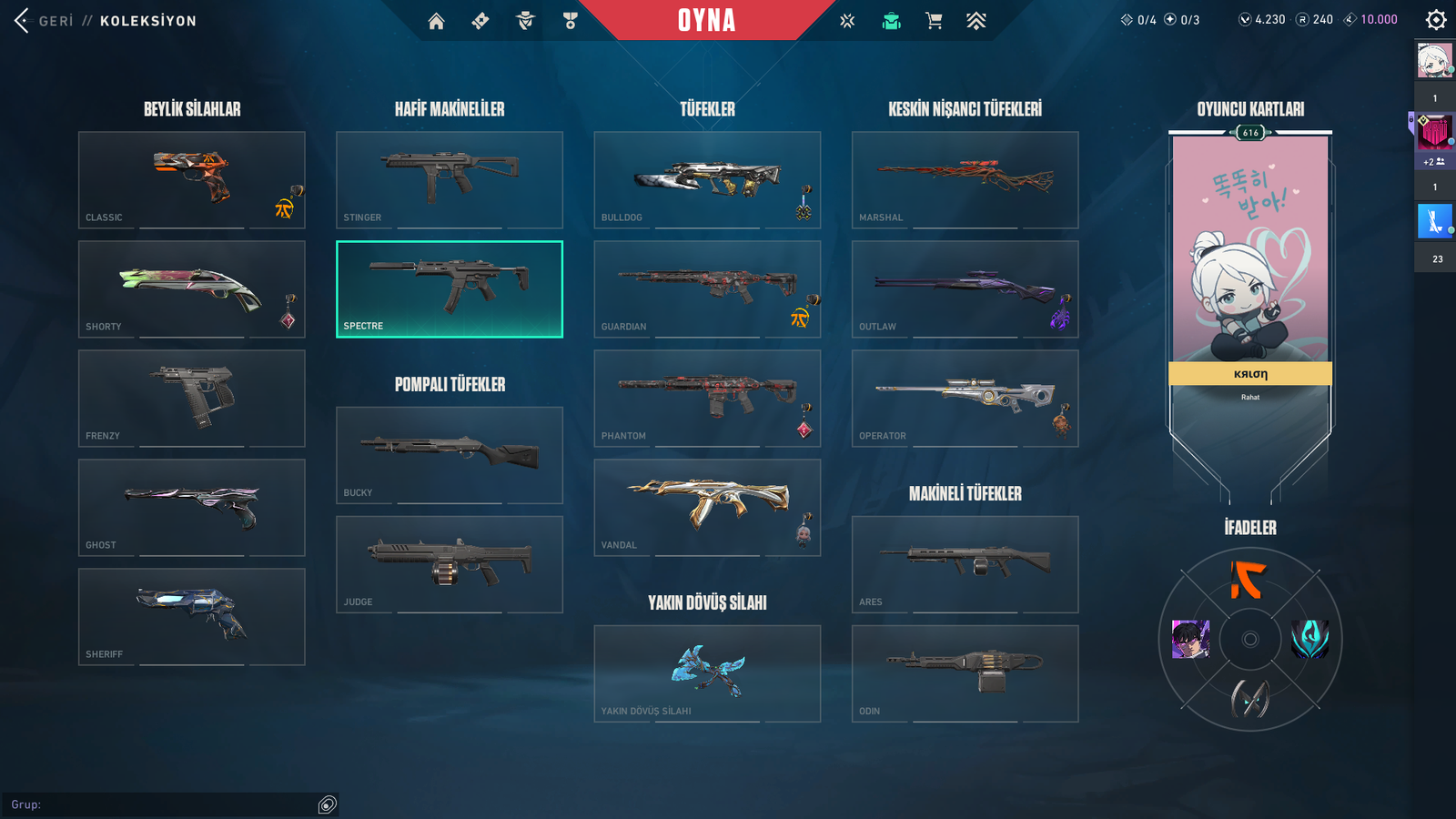Open the home icon in top navigation

[437, 21]
